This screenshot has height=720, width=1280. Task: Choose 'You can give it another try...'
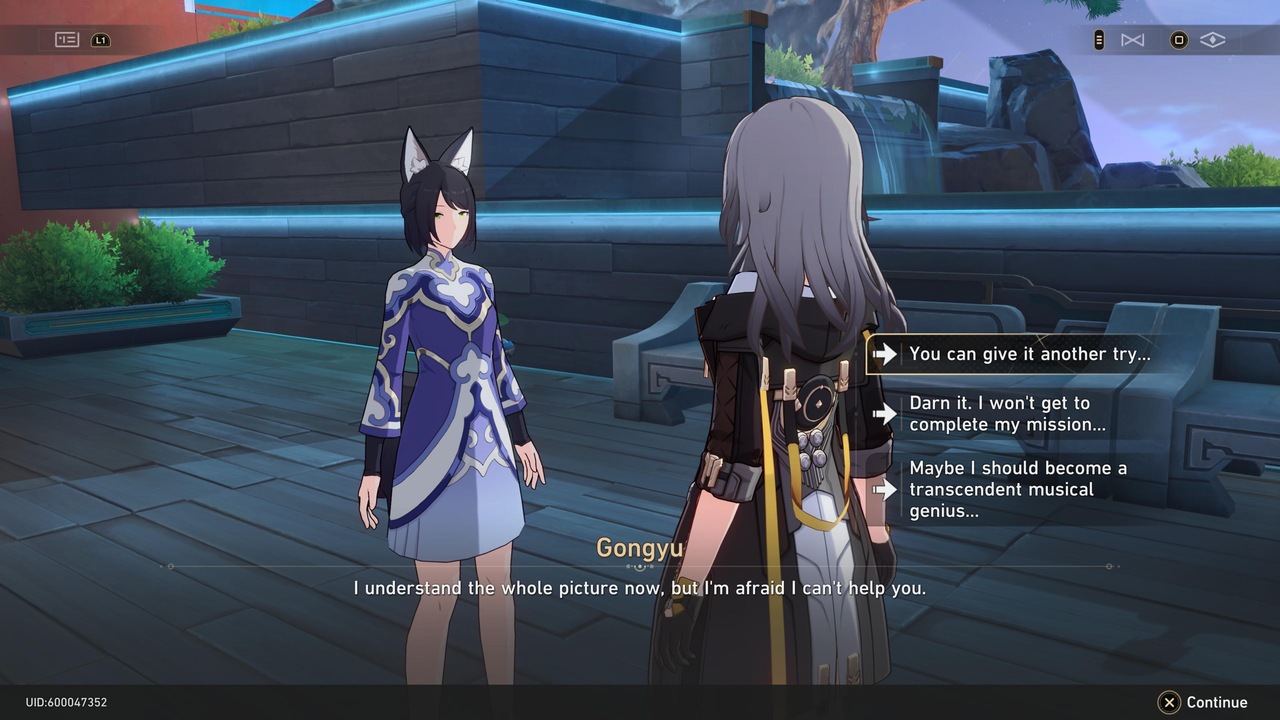coord(1030,353)
